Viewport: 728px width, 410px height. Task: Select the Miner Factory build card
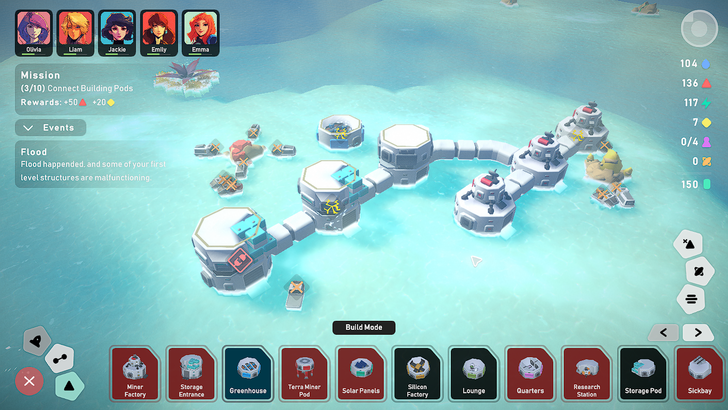click(x=135, y=373)
